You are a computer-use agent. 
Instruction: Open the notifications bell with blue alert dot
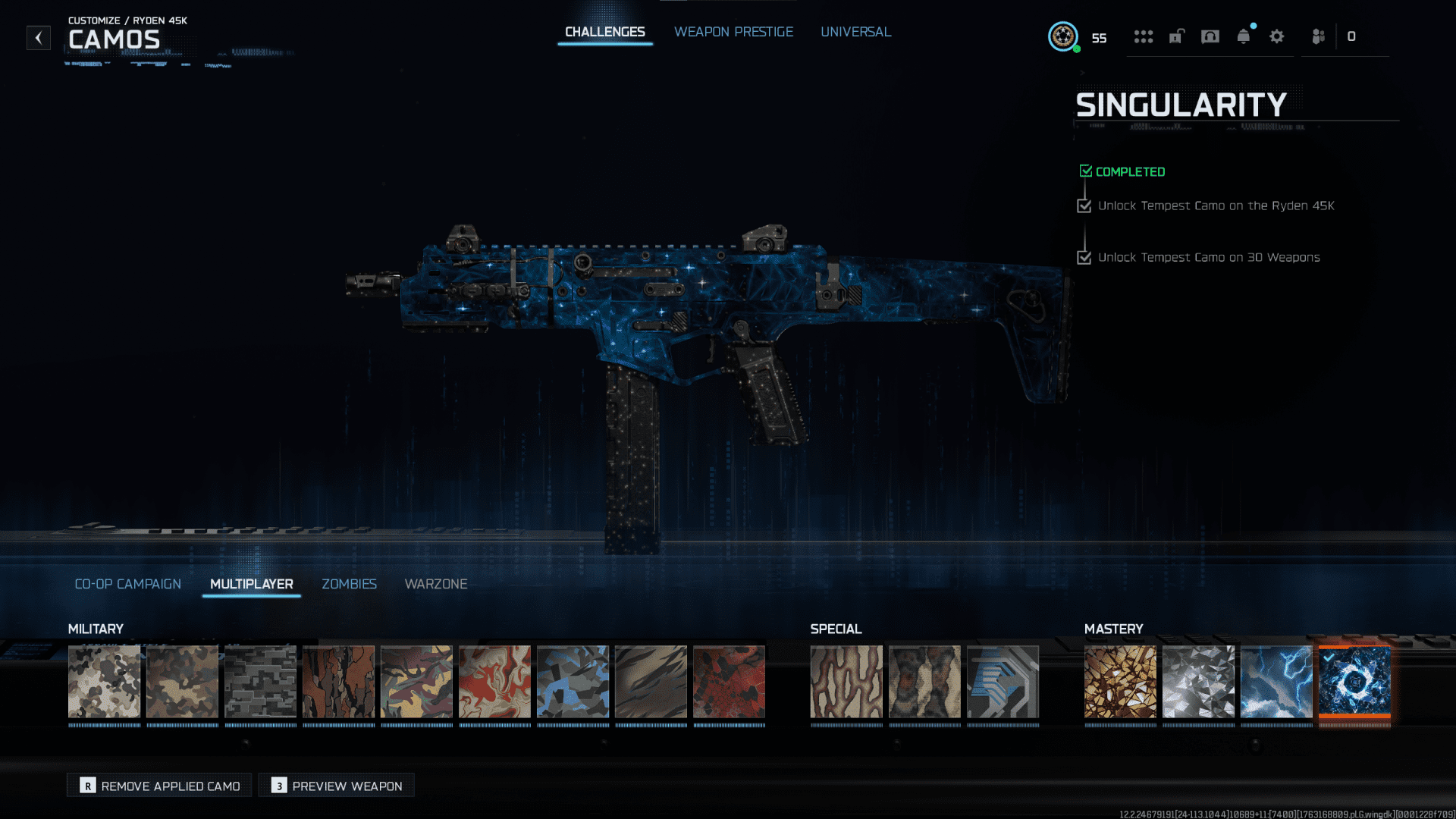(1243, 36)
